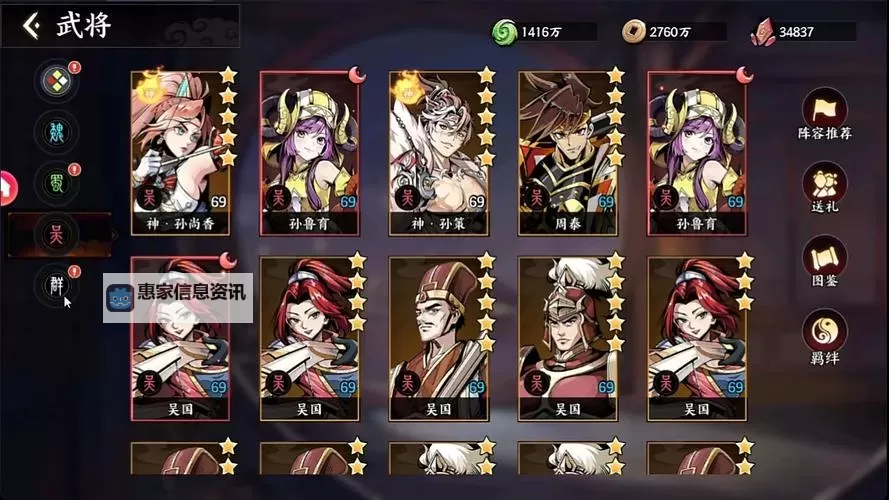Go back using the arrow beside 武将
Image resolution: width=889 pixels, height=500 pixels.
pyautogui.click(x=32, y=26)
